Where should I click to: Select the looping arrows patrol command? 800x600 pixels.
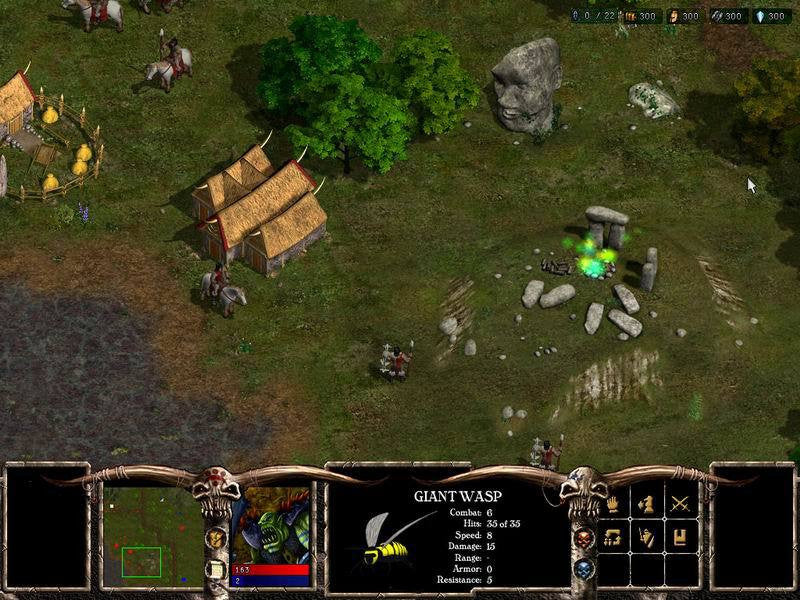[x=613, y=538]
